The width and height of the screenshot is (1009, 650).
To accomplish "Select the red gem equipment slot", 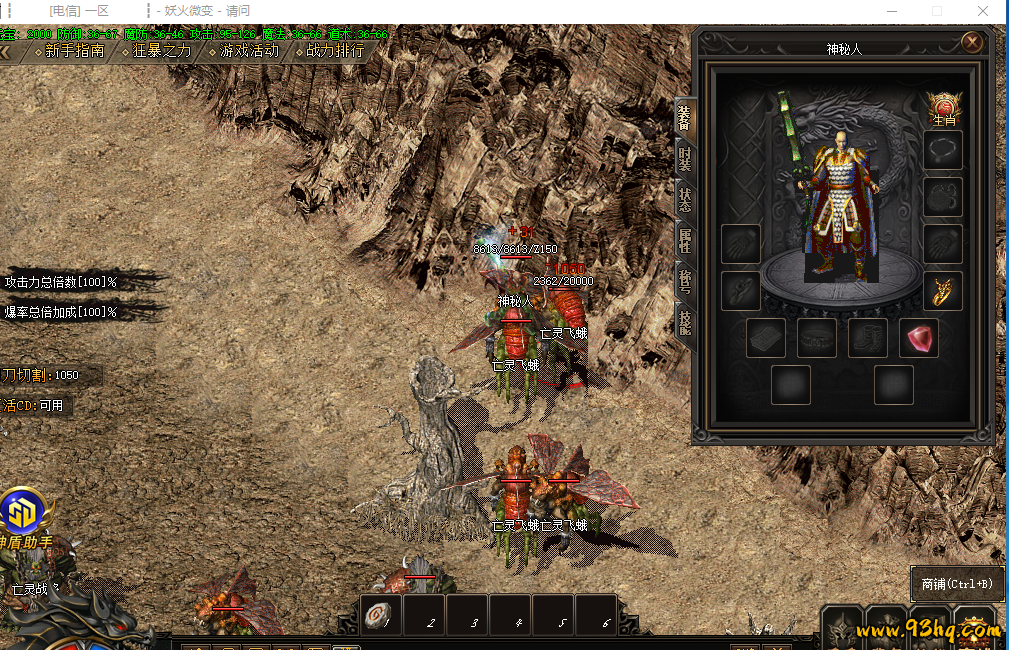I will (919, 338).
